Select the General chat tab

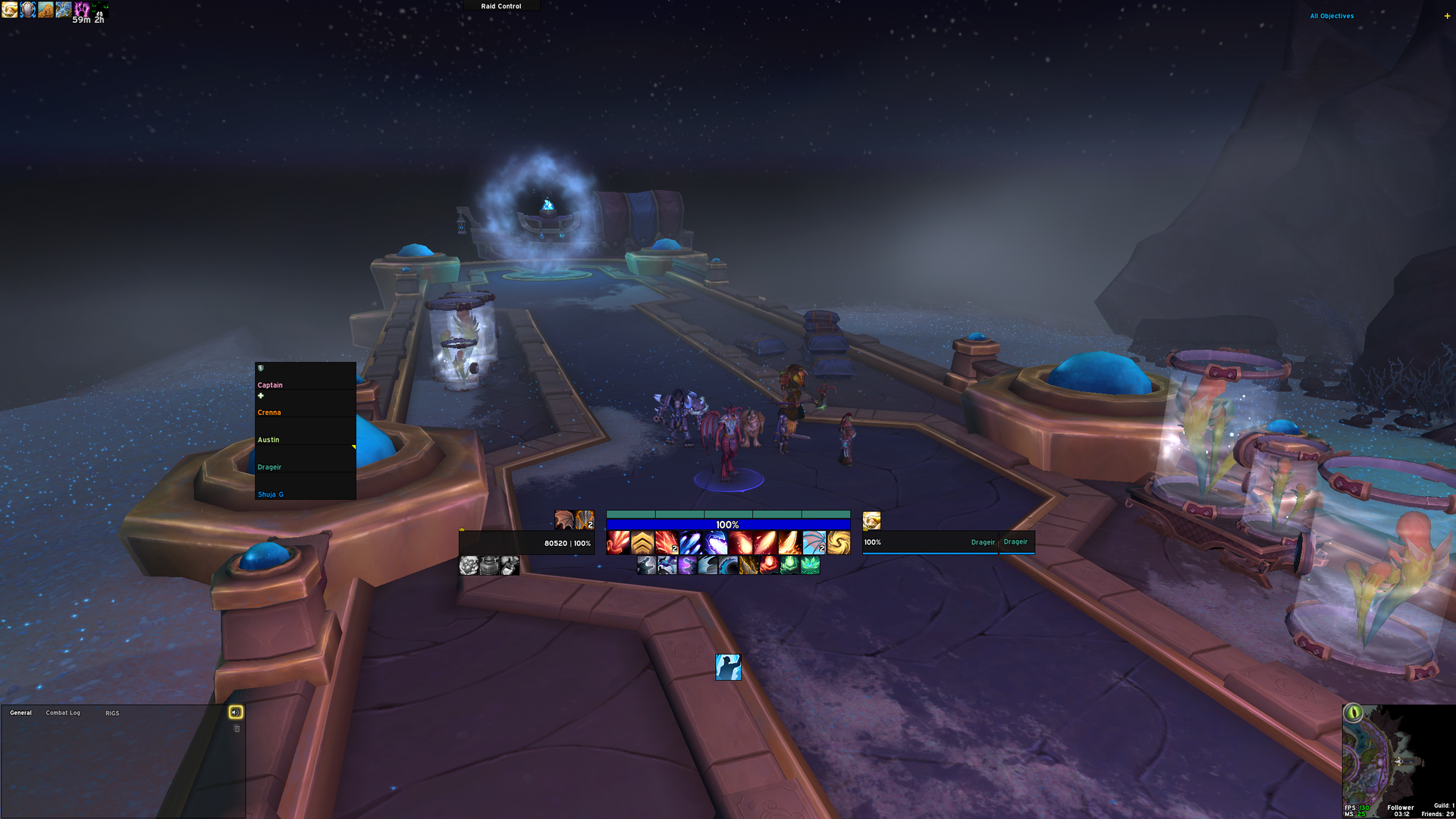click(20, 713)
